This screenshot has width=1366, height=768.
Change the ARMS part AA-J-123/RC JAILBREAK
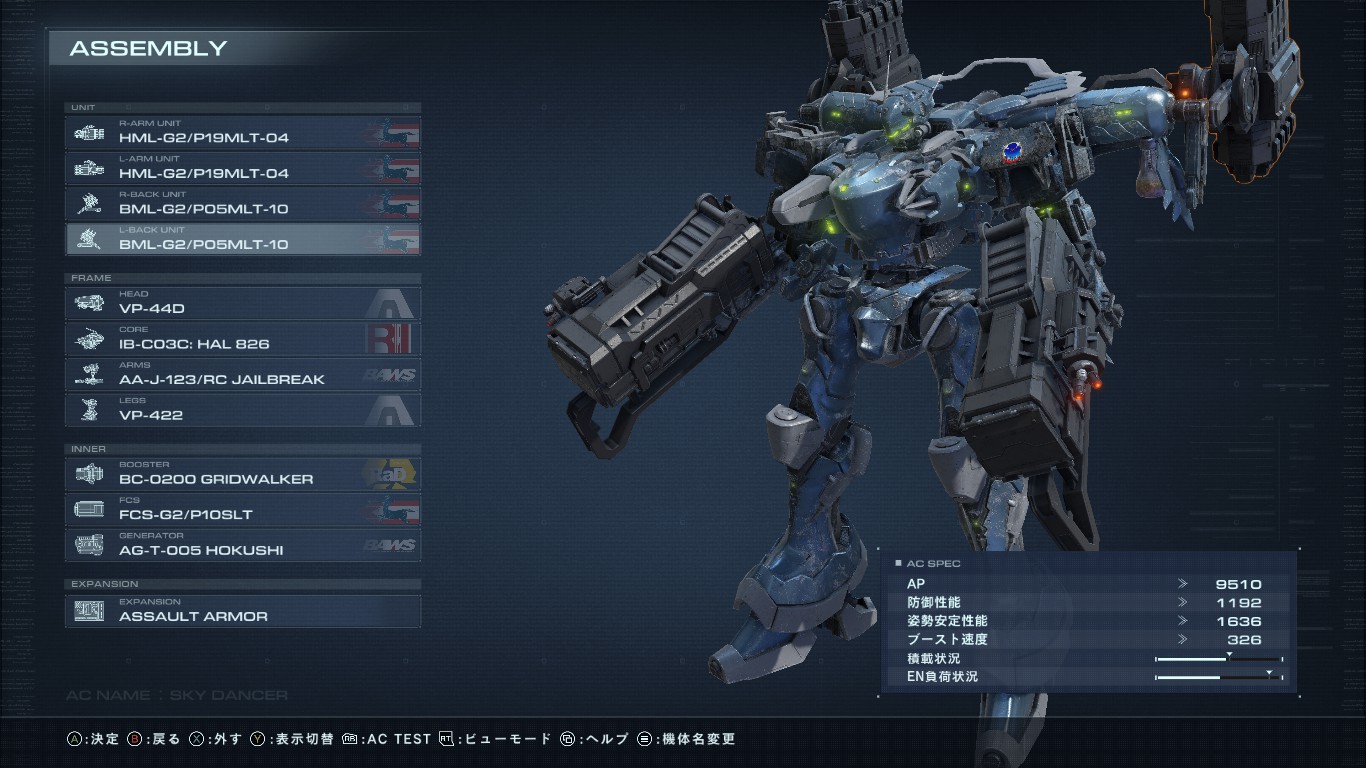[243, 375]
